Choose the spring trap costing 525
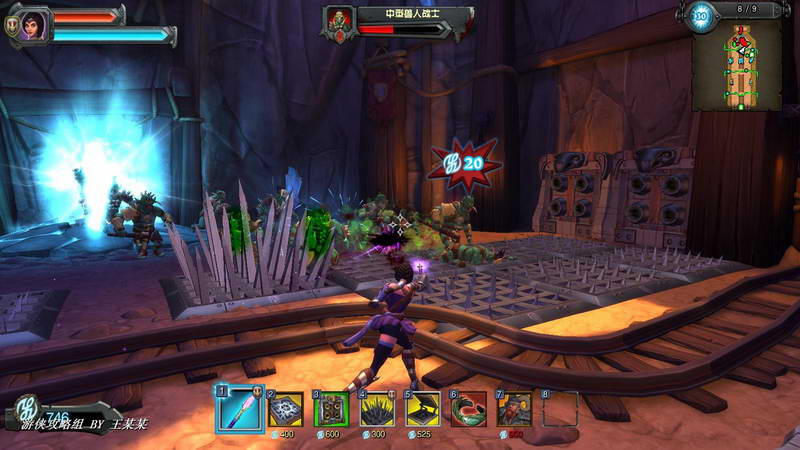800x450 pixels. [x=423, y=409]
